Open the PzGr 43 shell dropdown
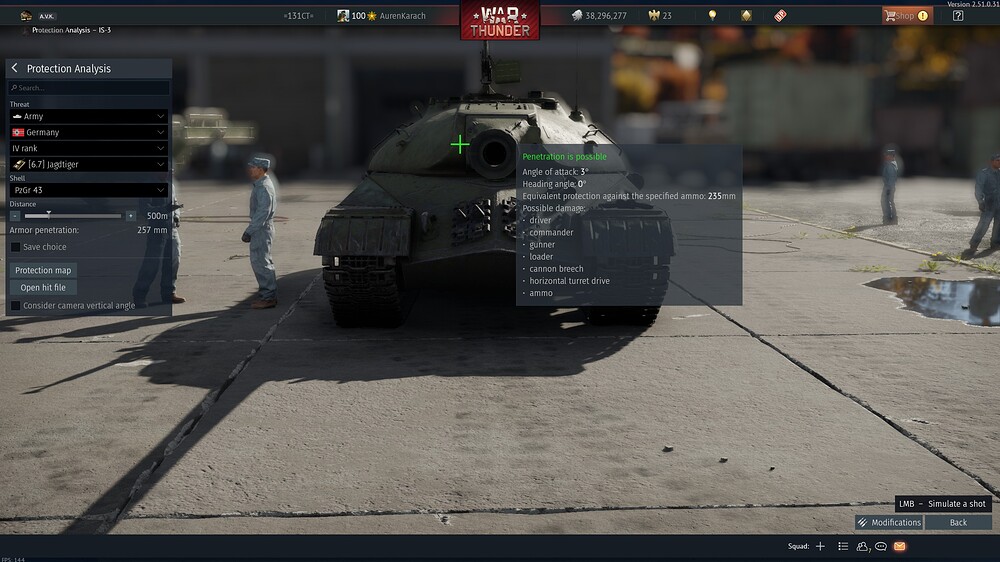 pyautogui.click(x=88, y=190)
